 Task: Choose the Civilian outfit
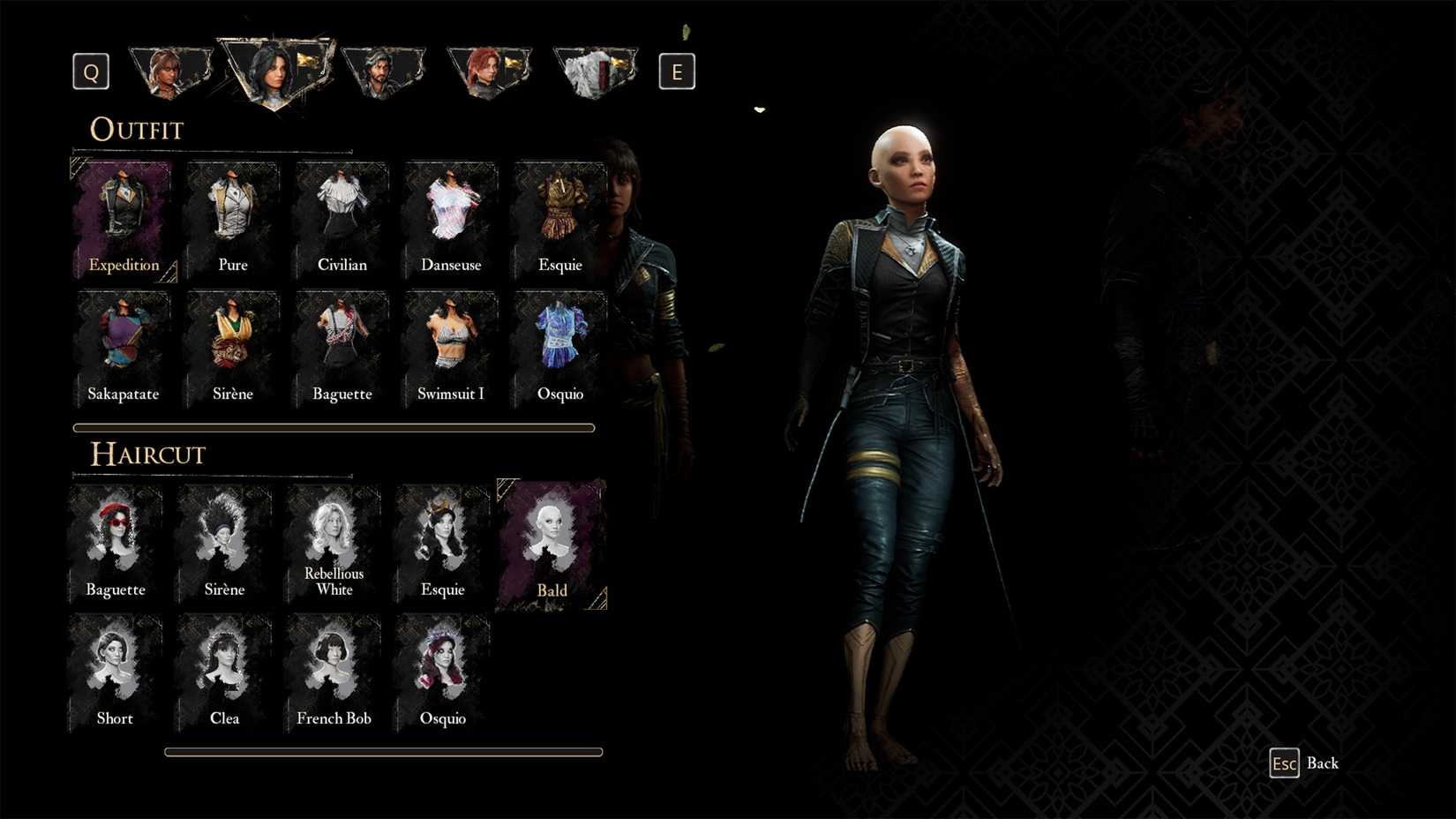click(x=341, y=216)
